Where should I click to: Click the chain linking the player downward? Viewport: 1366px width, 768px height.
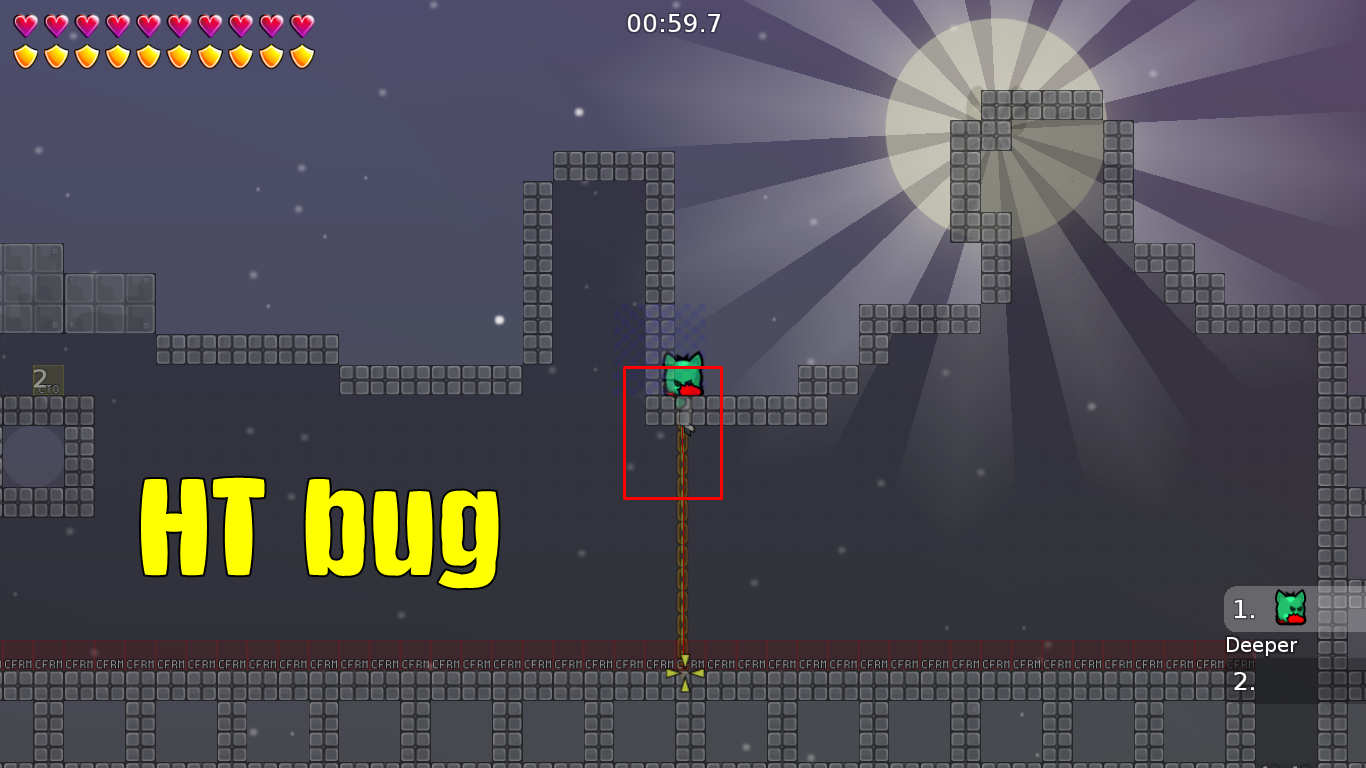point(684,550)
